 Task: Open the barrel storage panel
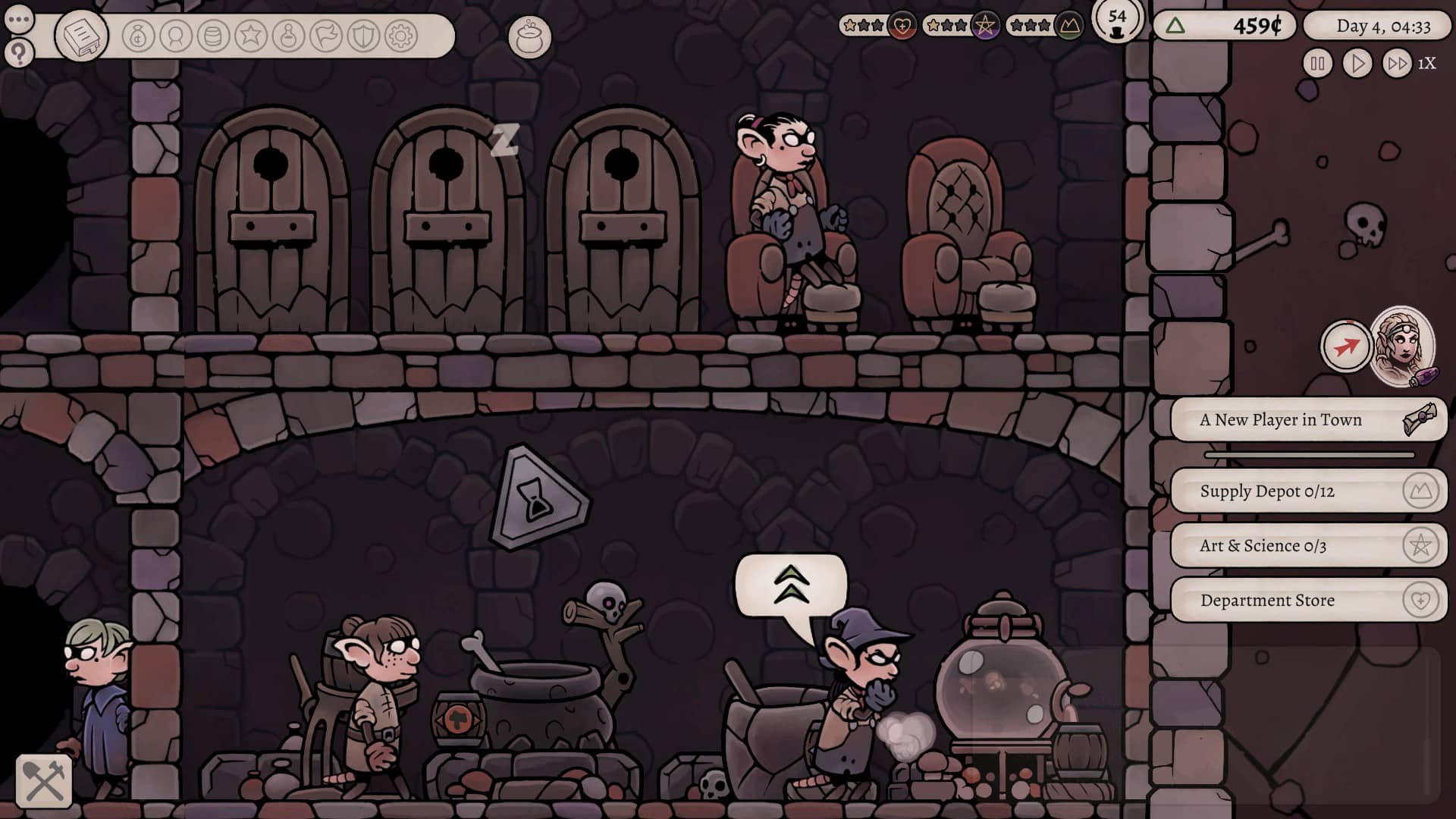point(213,36)
